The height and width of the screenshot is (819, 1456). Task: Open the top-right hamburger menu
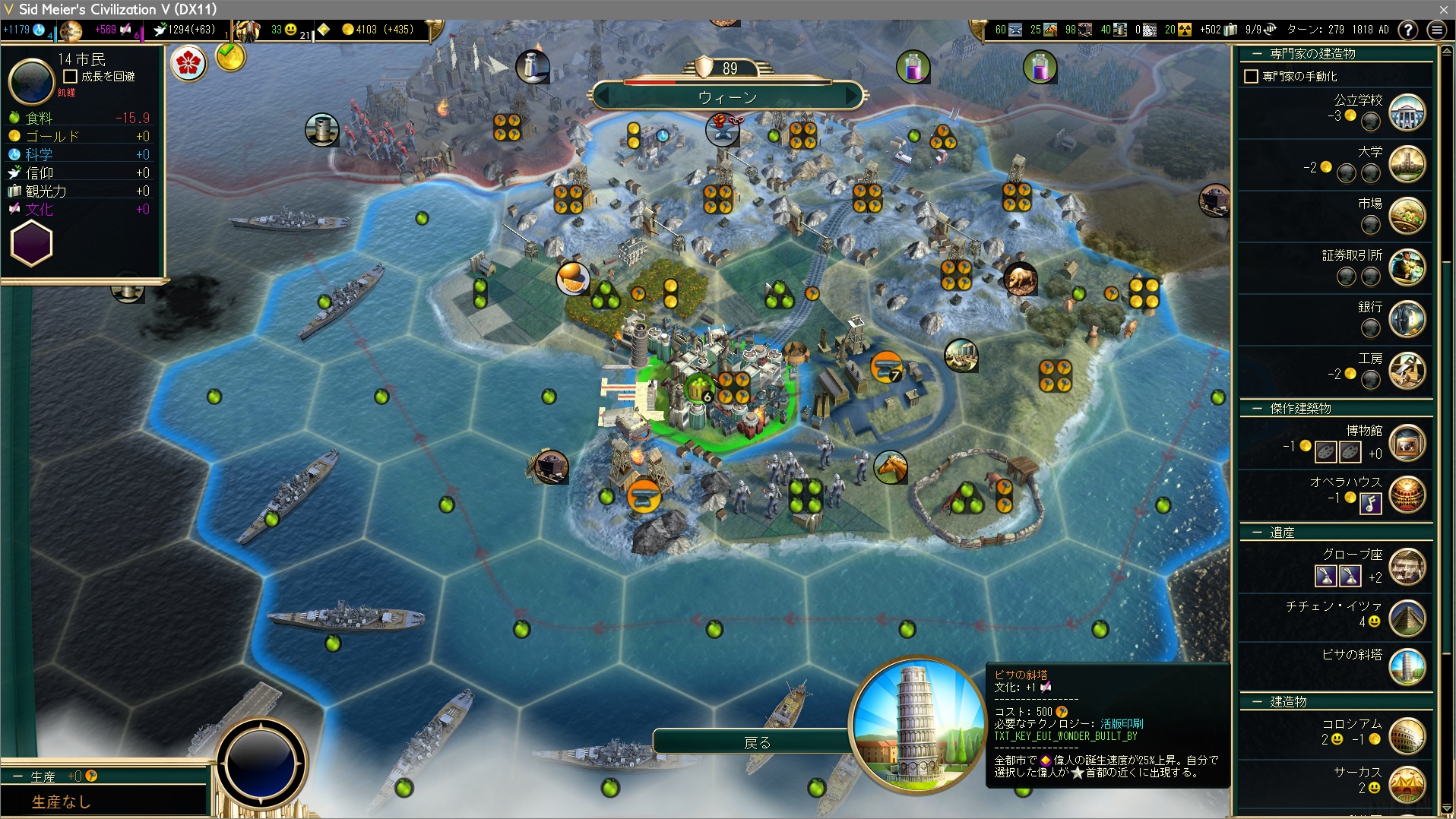tap(1436, 30)
